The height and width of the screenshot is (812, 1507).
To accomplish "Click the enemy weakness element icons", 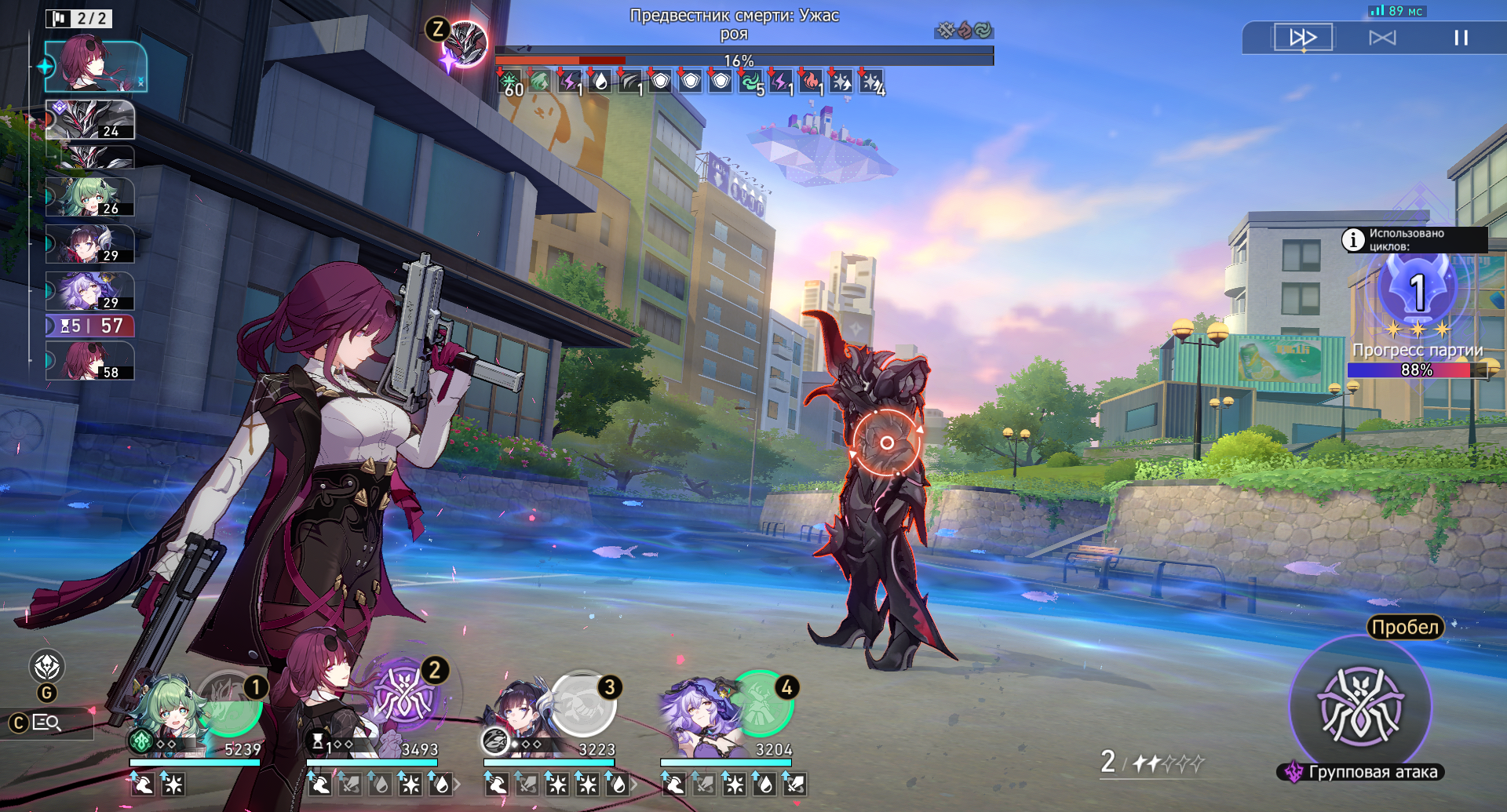I will [x=964, y=31].
